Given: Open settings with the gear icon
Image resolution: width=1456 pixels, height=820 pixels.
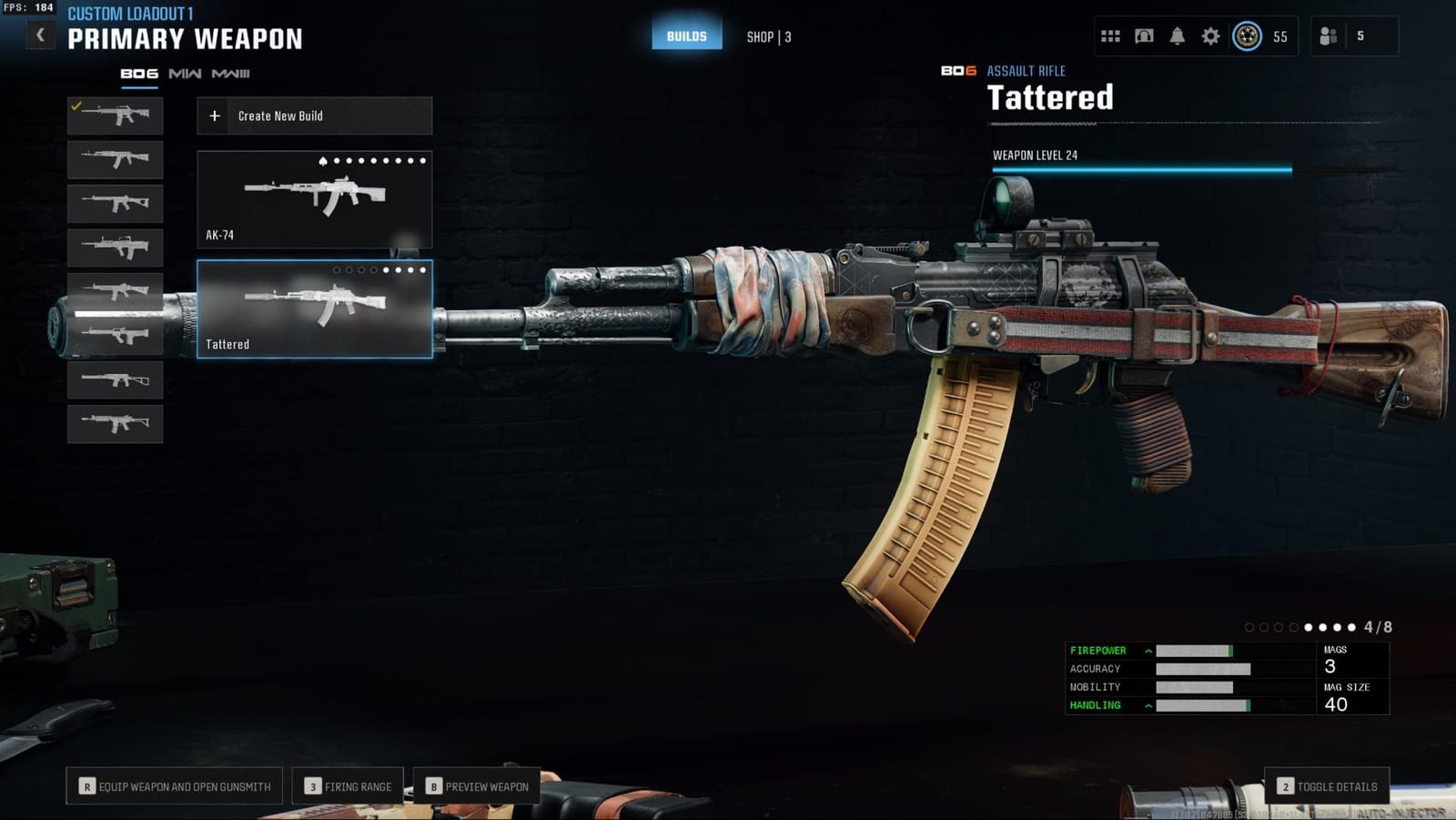Looking at the screenshot, I should 1212,36.
